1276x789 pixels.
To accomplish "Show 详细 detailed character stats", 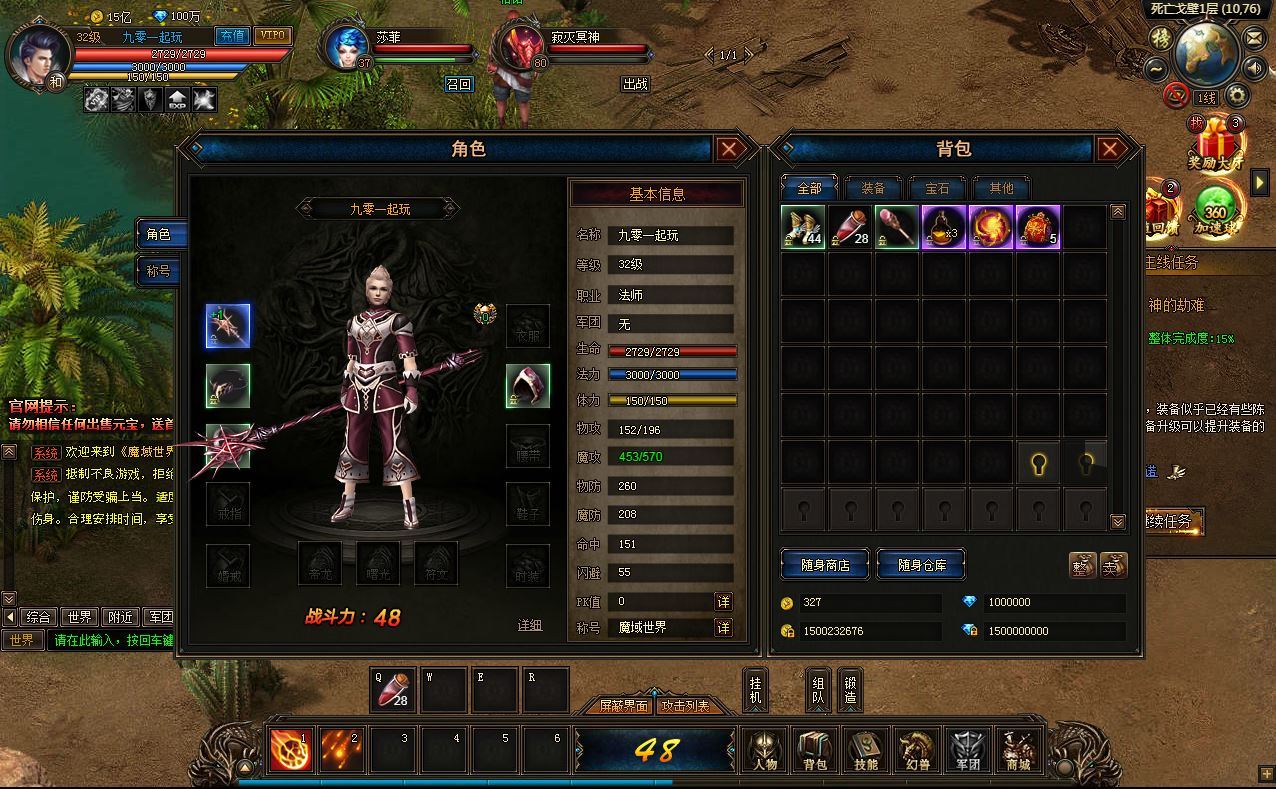I will [530, 625].
